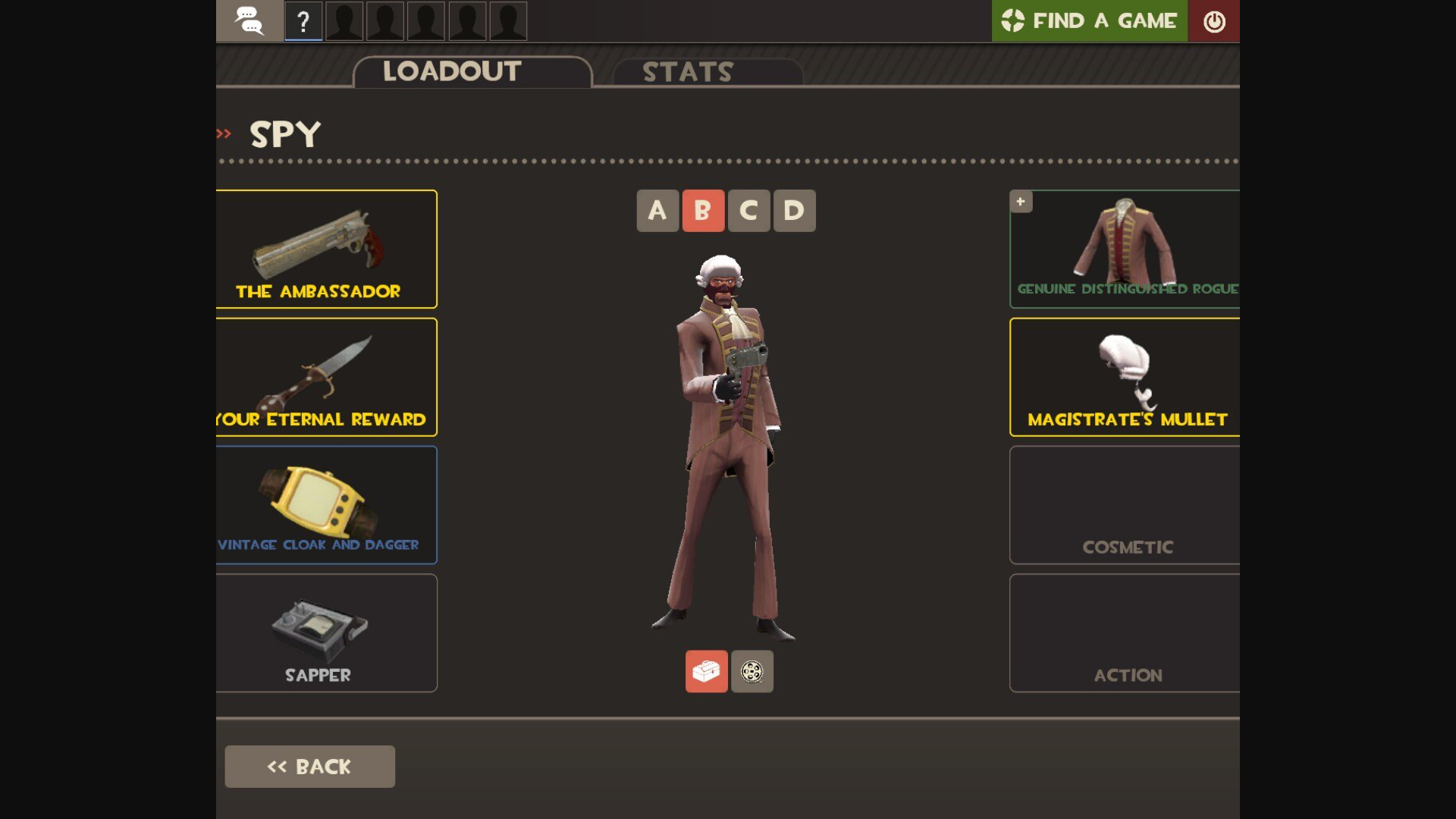This screenshot has width=1456, height=819.
Task: Click the plus icon on the Distinguished Rogue slot
Action: click(x=1020, y=201)
